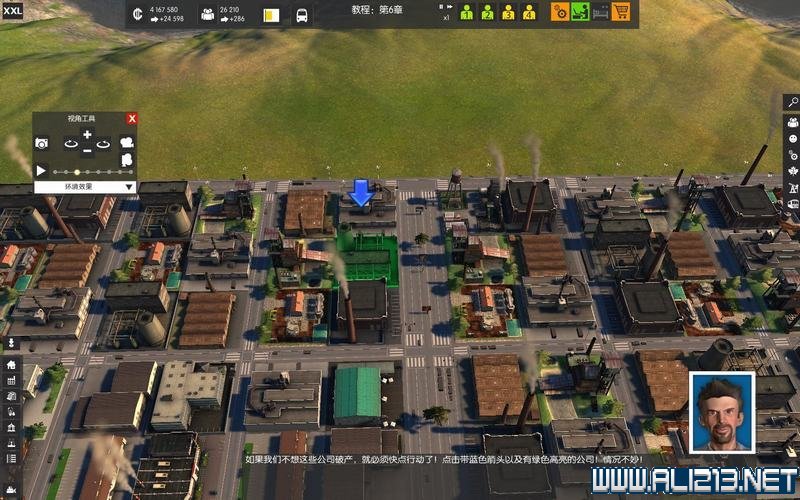
Task: Click the advisor portrait
Action: [x=722, y=412]
